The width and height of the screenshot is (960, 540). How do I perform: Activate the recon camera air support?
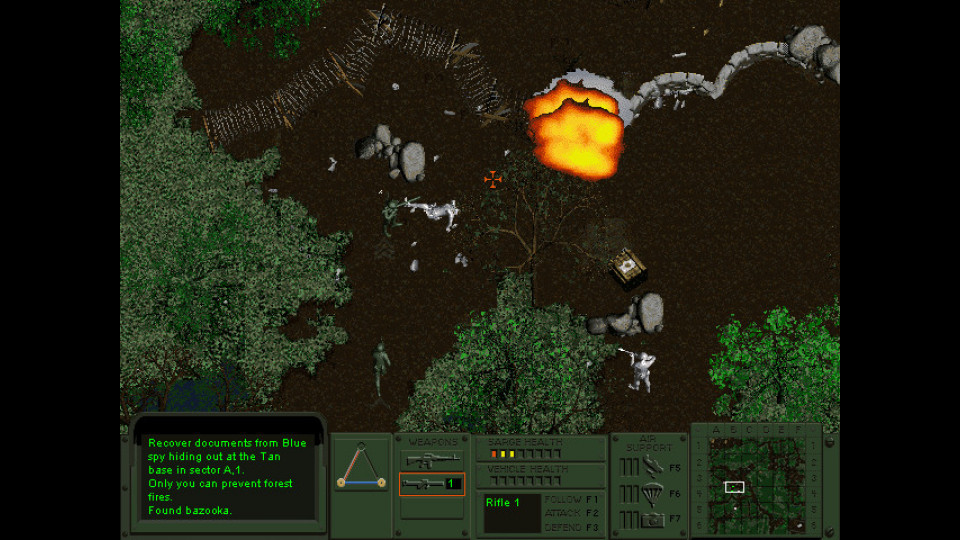coord(653,519)
